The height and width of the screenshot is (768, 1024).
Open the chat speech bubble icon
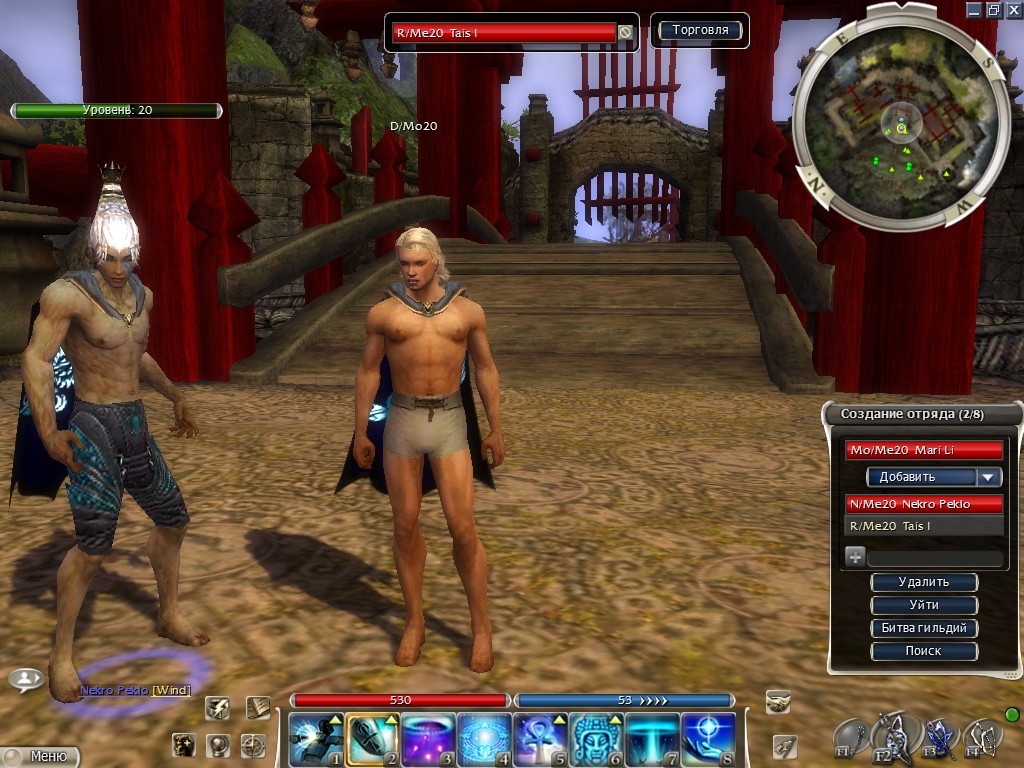point(25,680)
